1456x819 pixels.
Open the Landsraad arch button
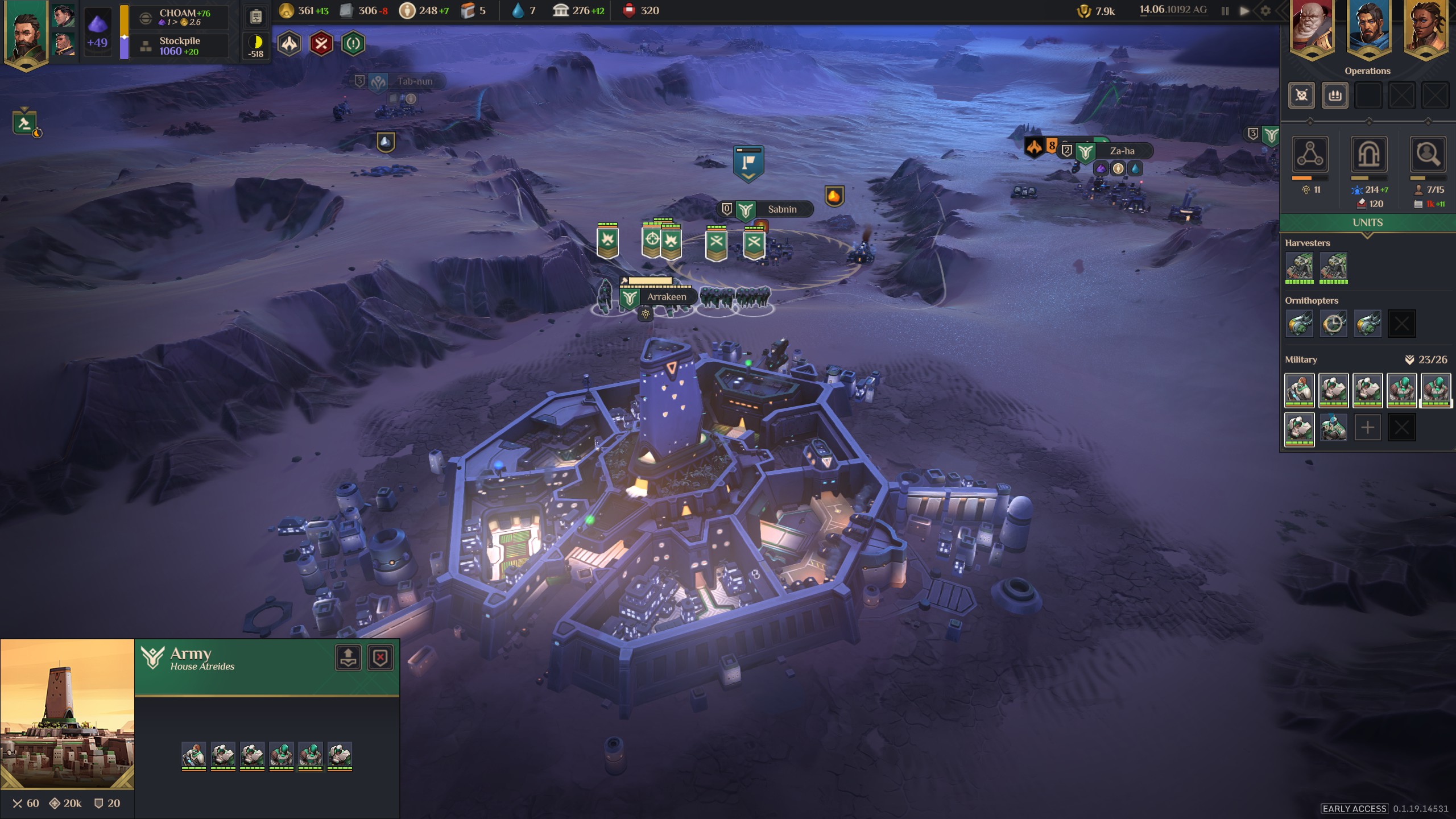pos(1368,154)
